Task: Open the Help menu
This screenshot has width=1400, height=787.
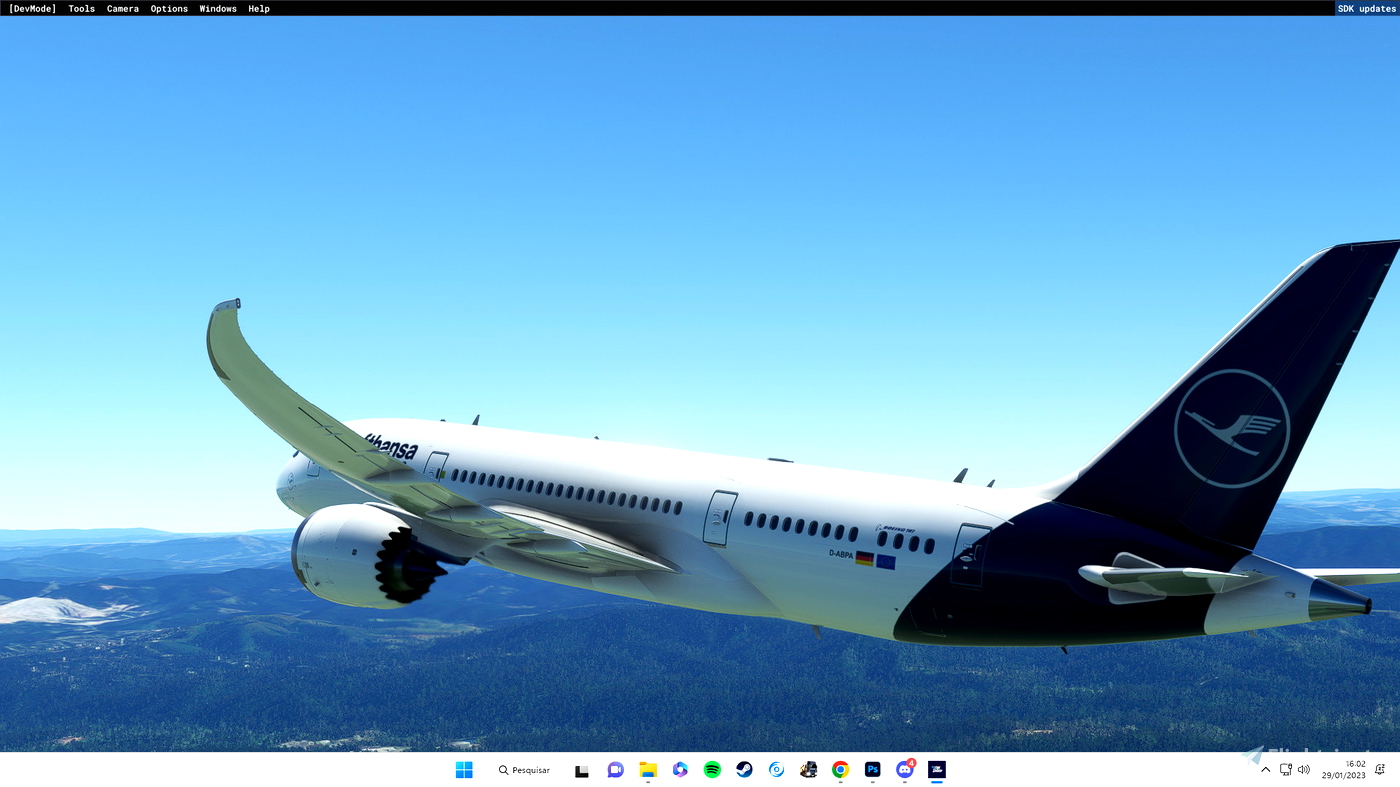Action: (257, 8)
